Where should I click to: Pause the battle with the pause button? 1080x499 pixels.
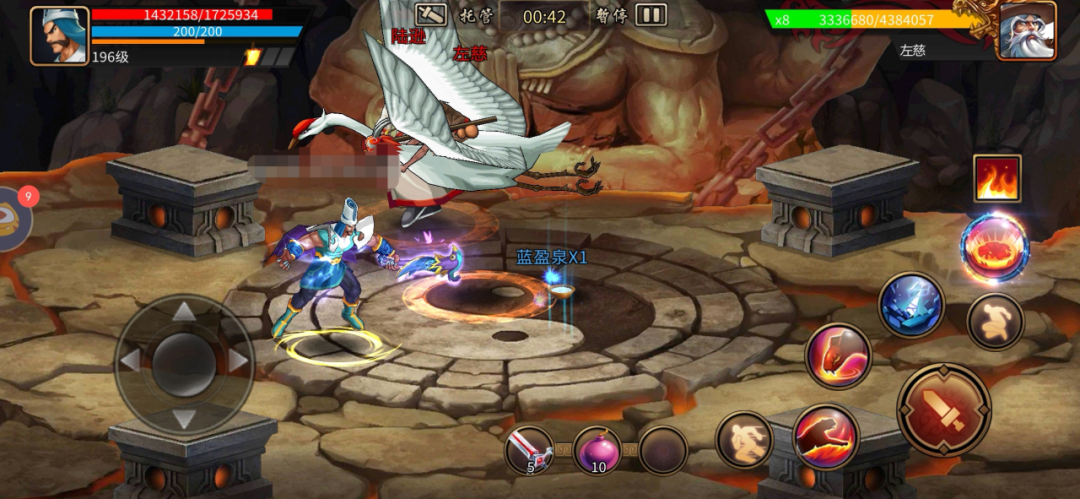click(x=651, y=15)
